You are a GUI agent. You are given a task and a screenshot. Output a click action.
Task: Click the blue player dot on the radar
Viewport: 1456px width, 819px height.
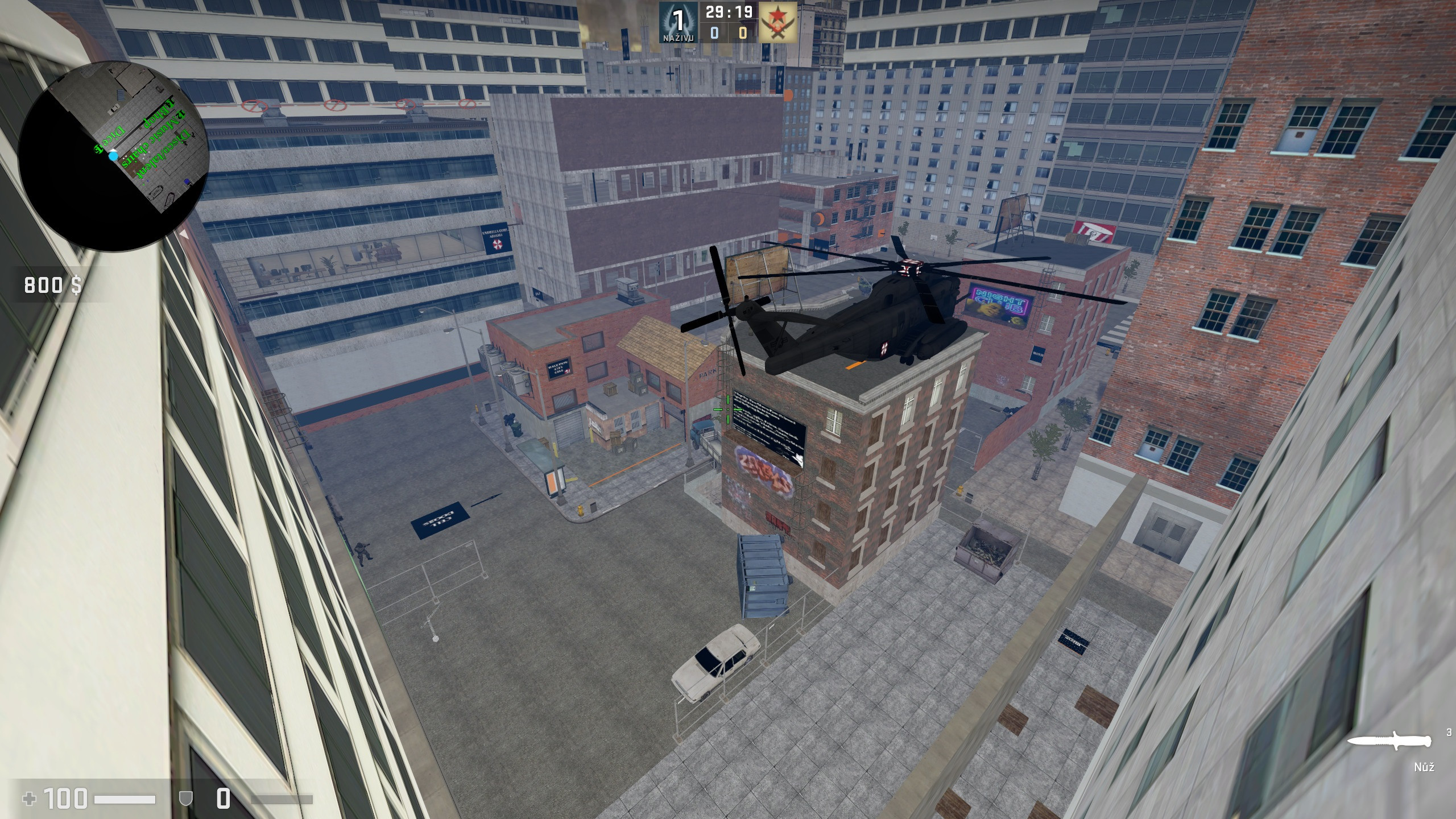pyautogui.click(x=113, y=157)
